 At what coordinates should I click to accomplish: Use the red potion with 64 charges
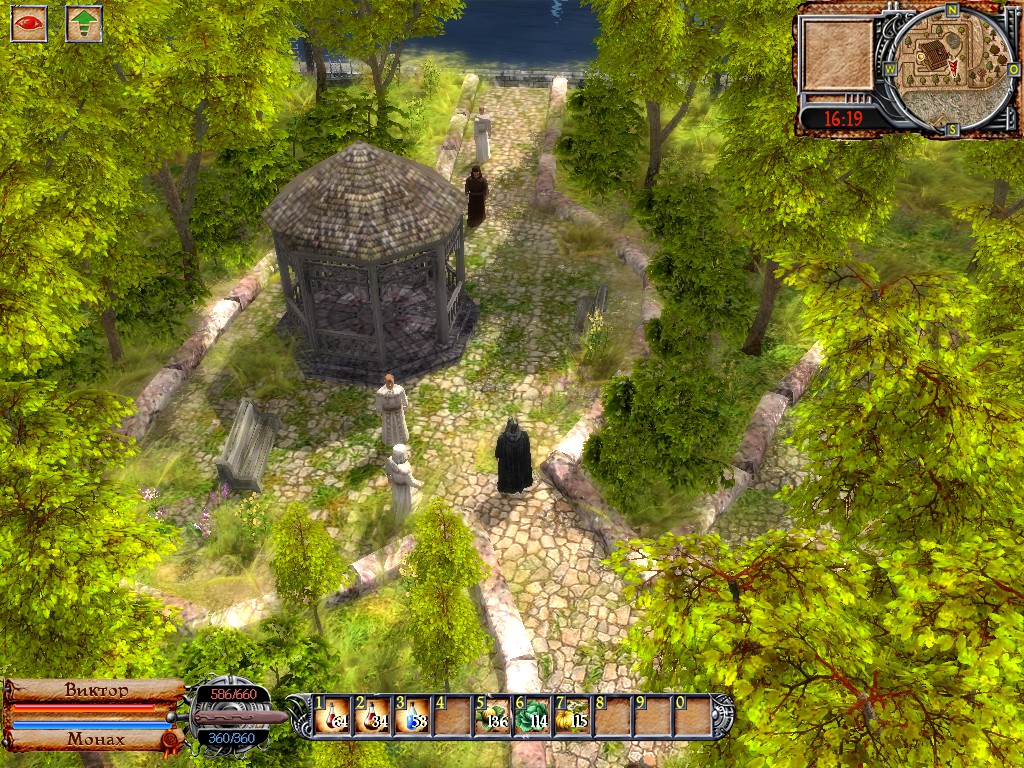[x=333, y=716]
